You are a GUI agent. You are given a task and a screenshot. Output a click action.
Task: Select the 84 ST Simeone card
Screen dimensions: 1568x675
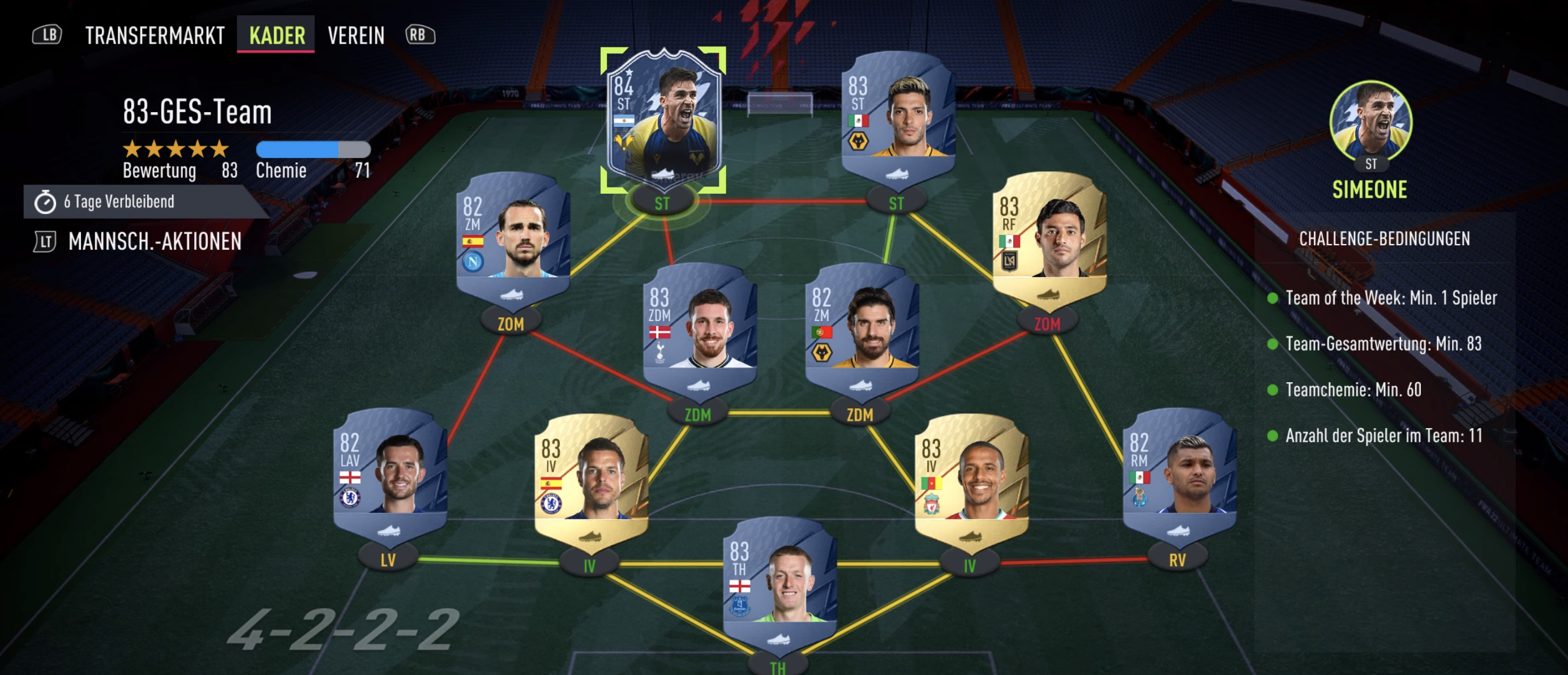pyautogui.click(x=663, y=119)
